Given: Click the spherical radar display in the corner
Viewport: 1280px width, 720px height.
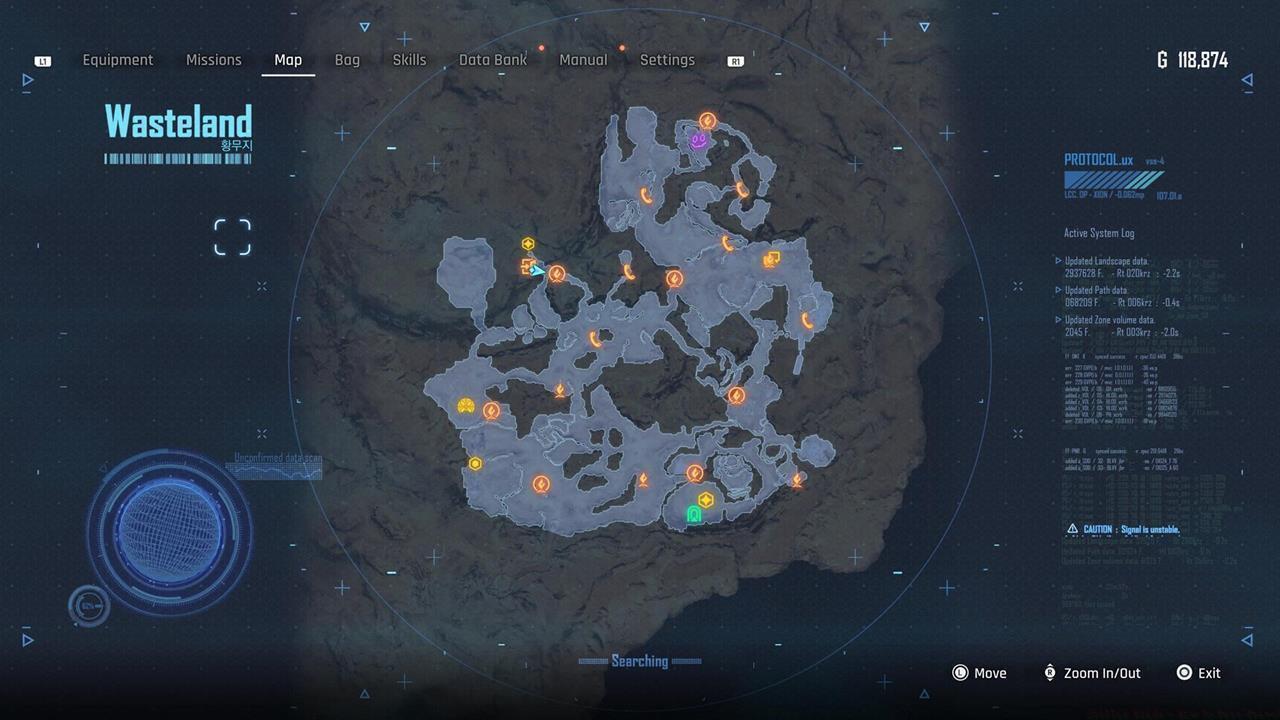Looking at the screenshot, I should pos(172,530).
